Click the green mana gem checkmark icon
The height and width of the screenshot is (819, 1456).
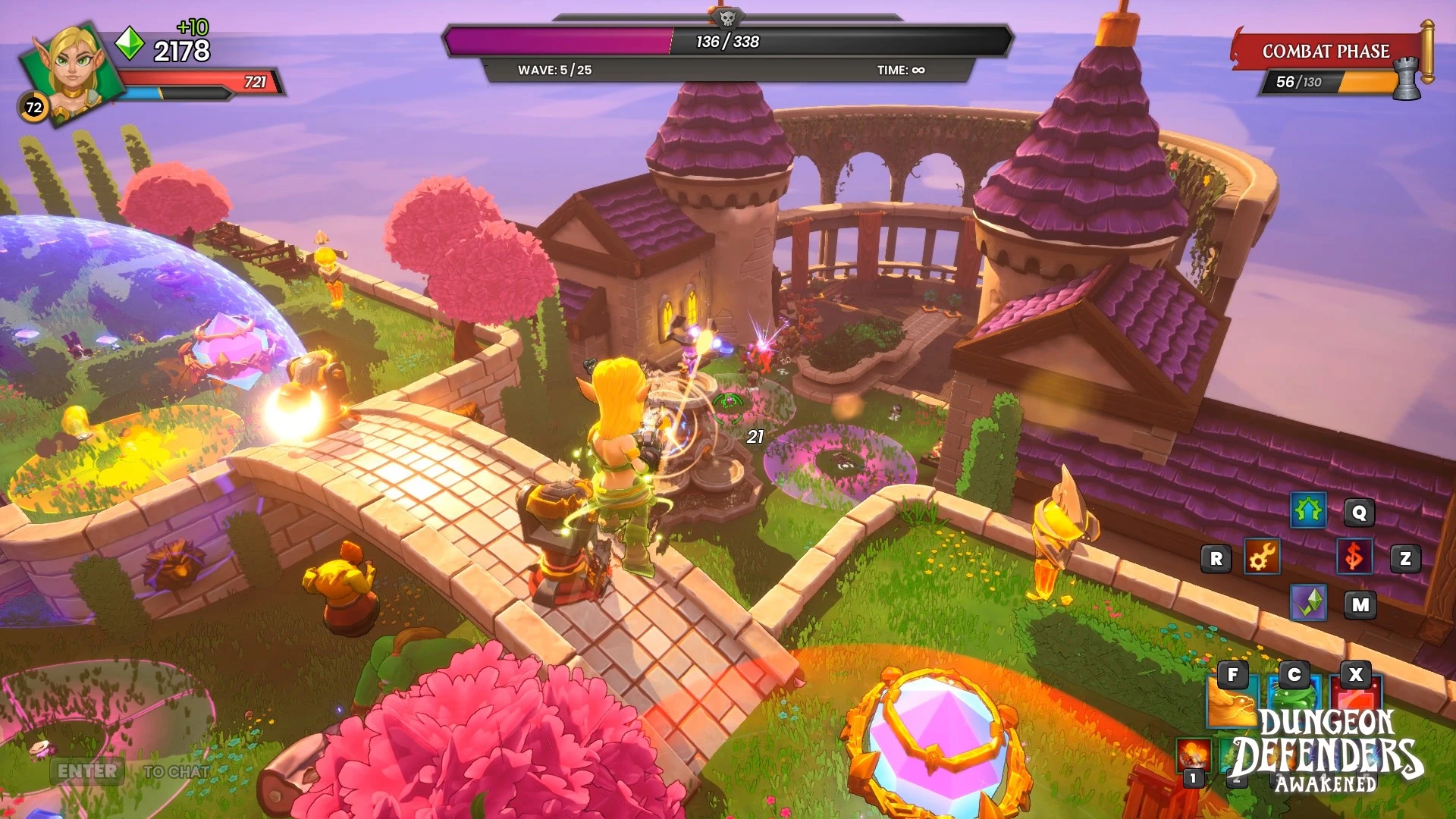pos(1309,603)
